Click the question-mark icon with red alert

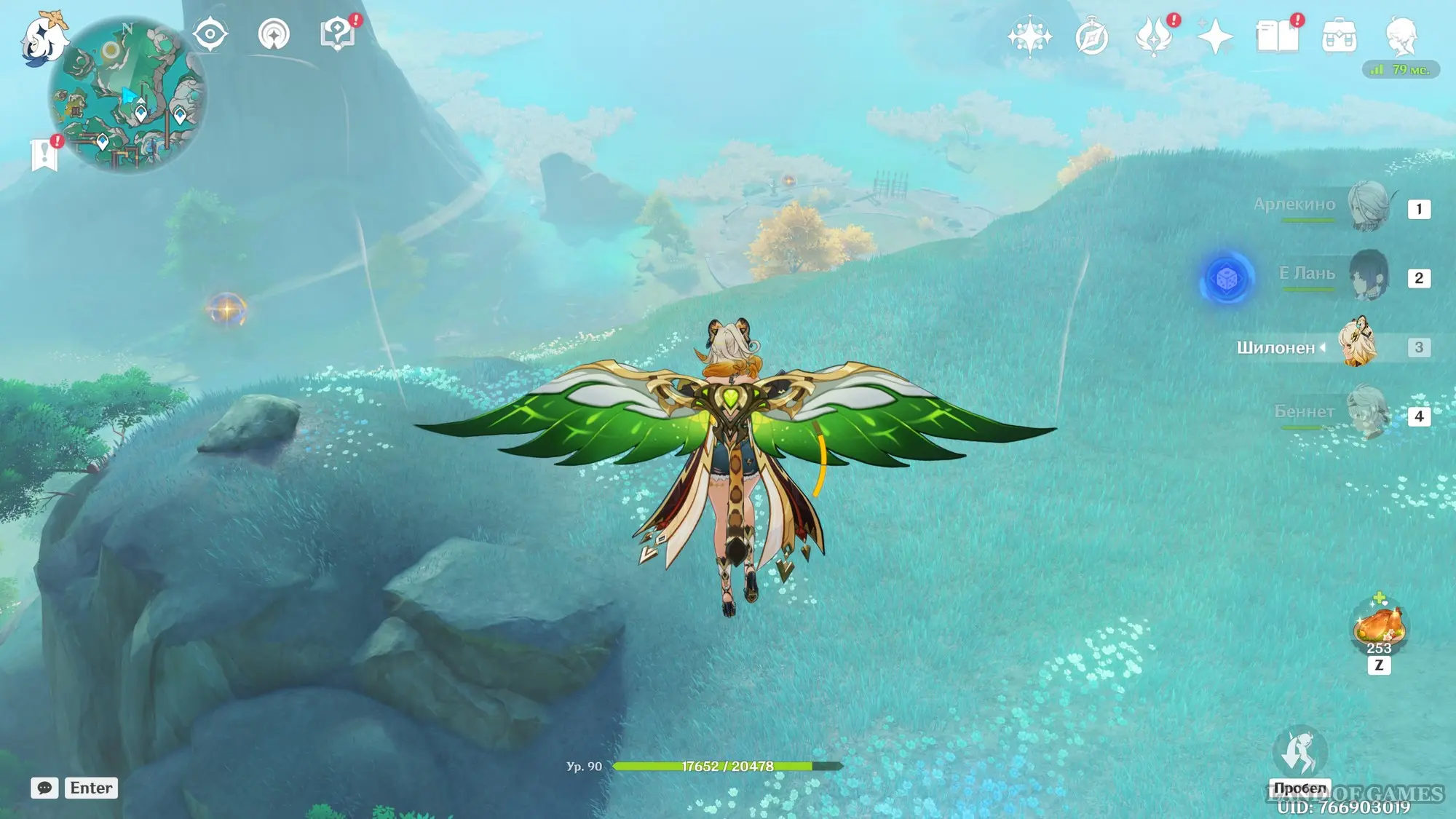coord(337,34)
